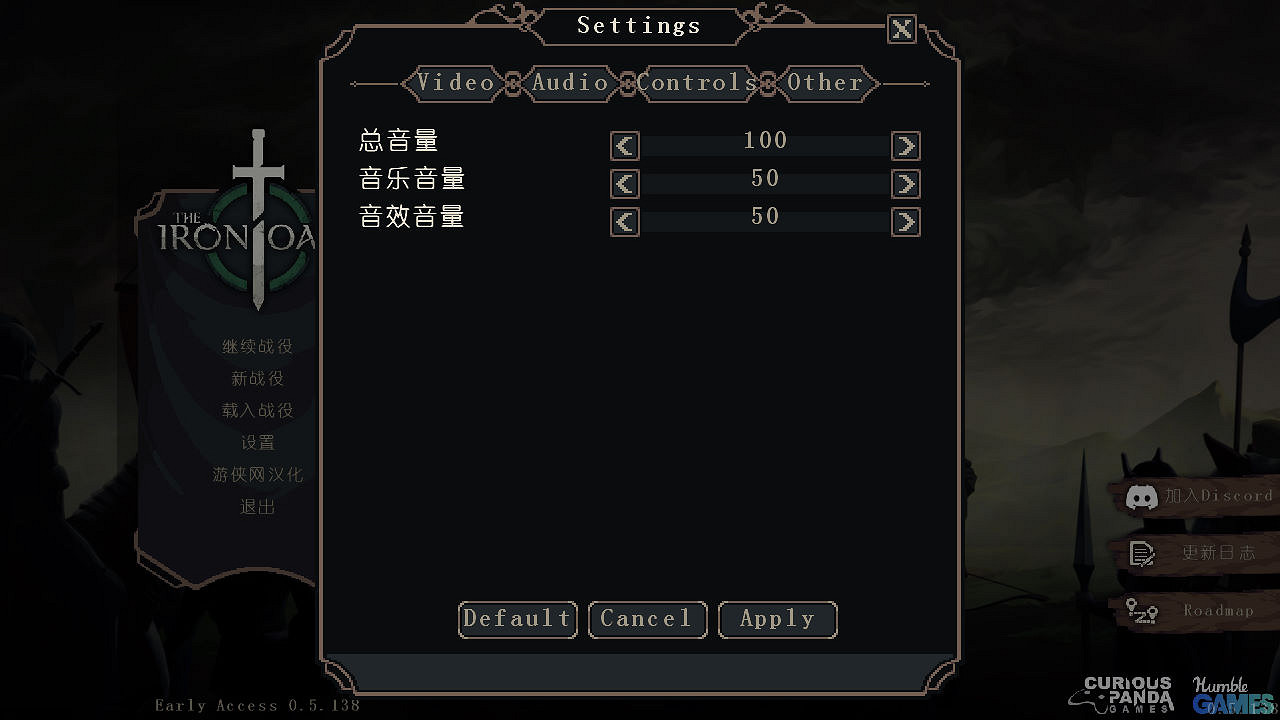1280x720 pixels.
Task: Lower 总音量 using its left arrow
Action: pos(623,145)
